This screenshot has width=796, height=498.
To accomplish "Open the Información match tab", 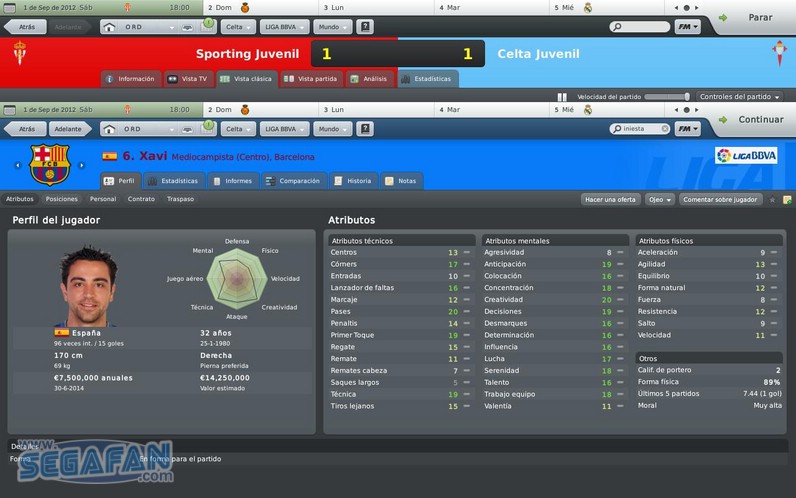I will pos(130,78).
